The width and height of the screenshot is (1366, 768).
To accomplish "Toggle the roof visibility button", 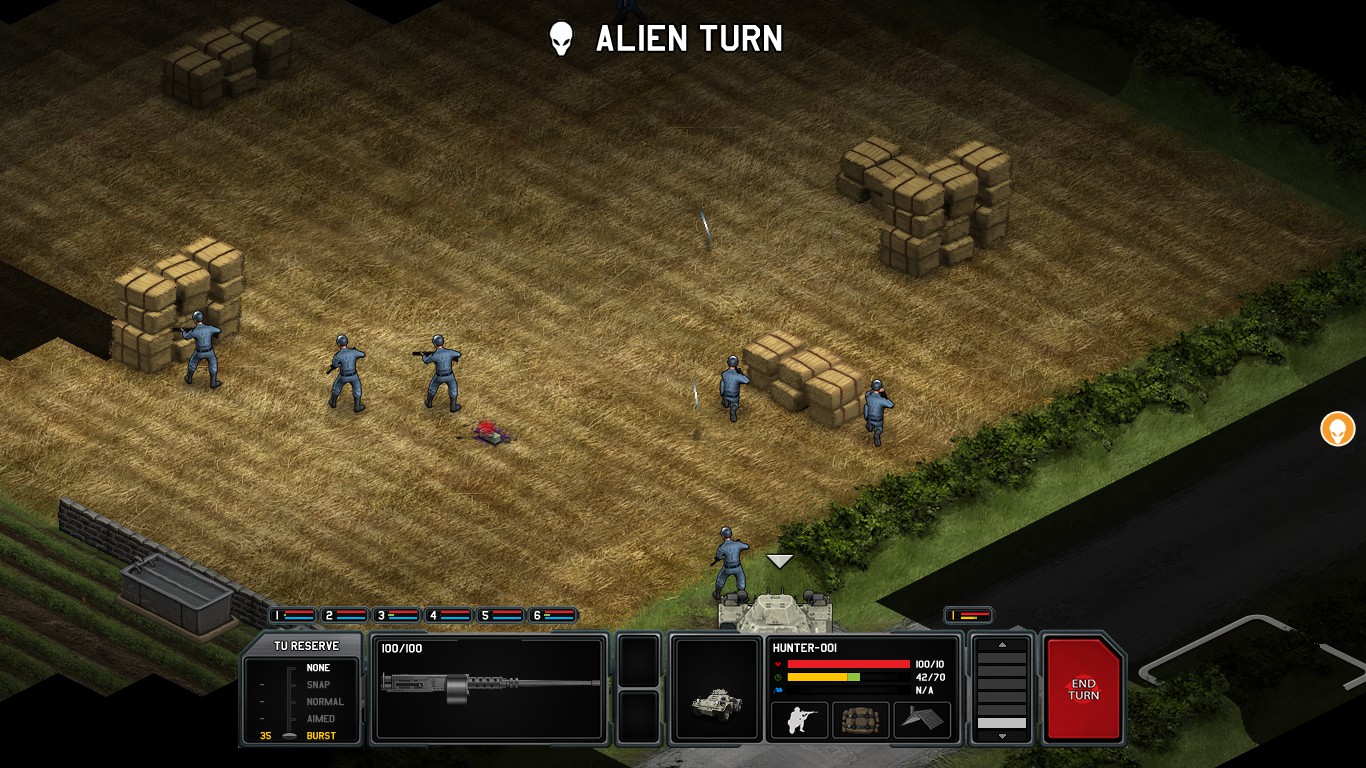I will point(922,720).
